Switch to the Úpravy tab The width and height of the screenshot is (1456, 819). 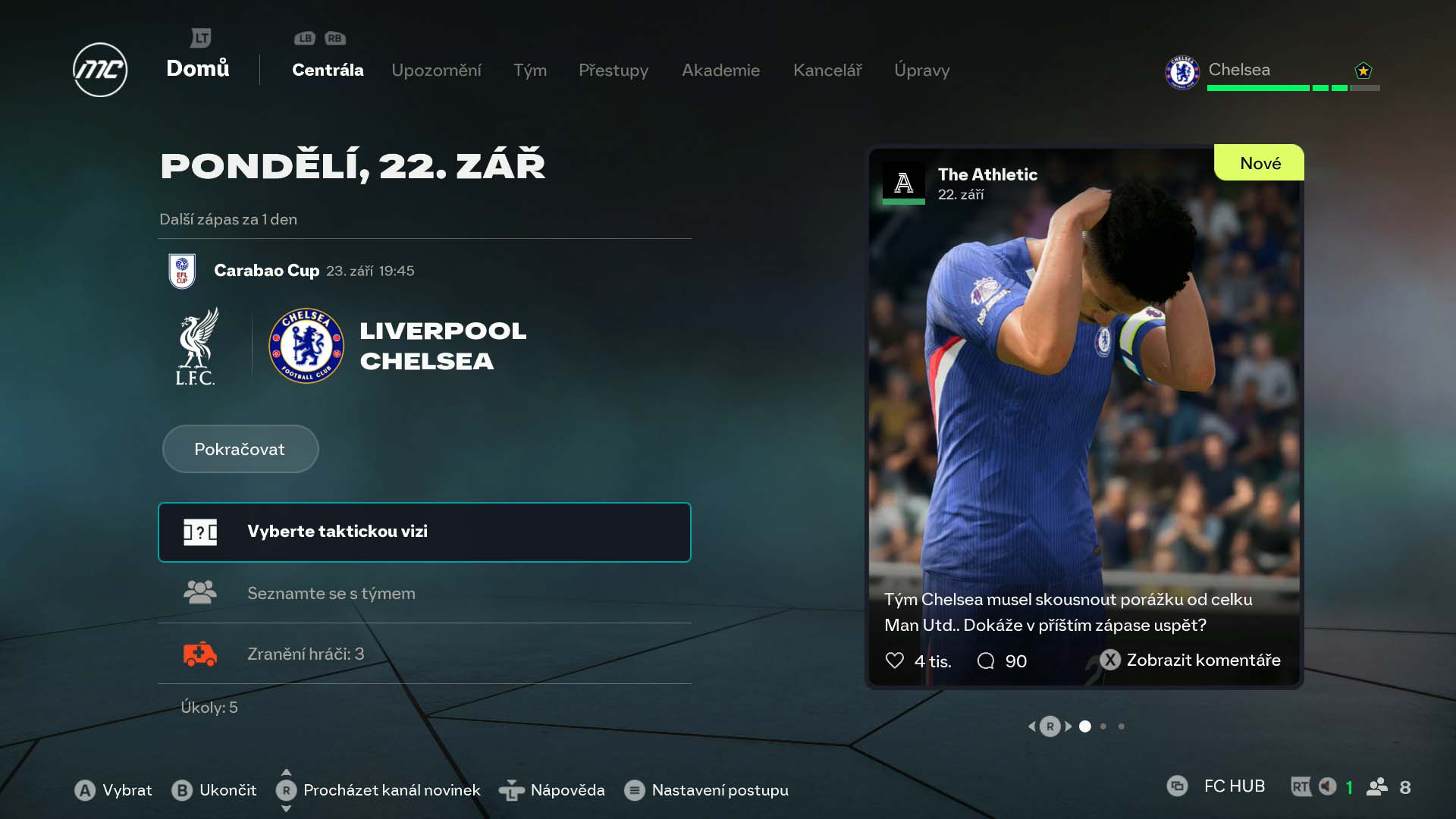(x=921, y=71)
